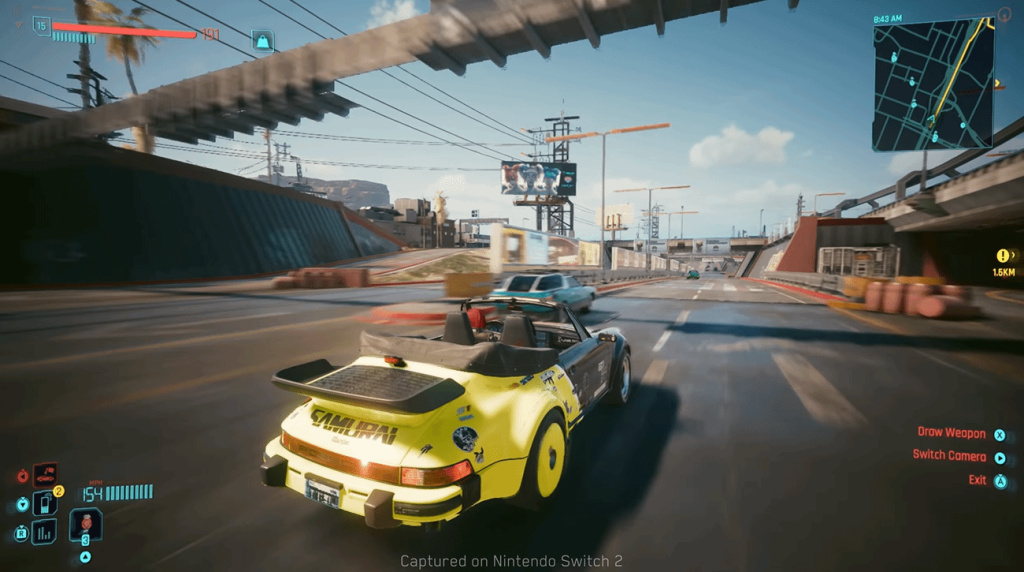Select the Switch Camera option
Viewport: 1024px width, 572px height.
[x=950, y=455]
